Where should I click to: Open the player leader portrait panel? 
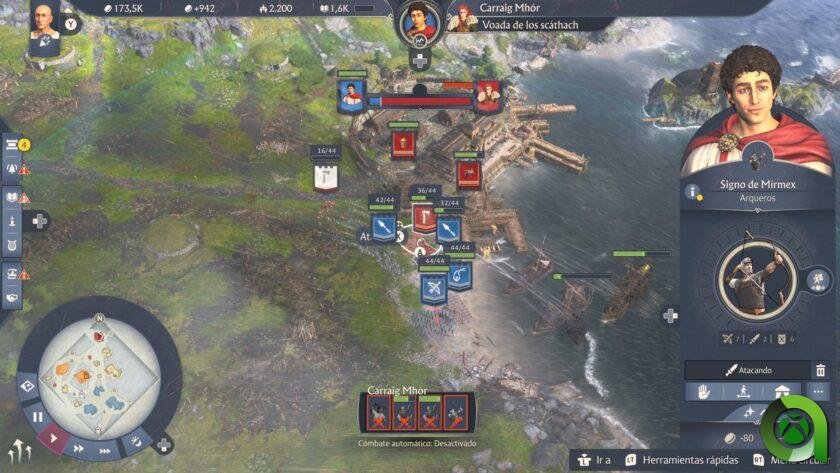click(x=44, y=23)
